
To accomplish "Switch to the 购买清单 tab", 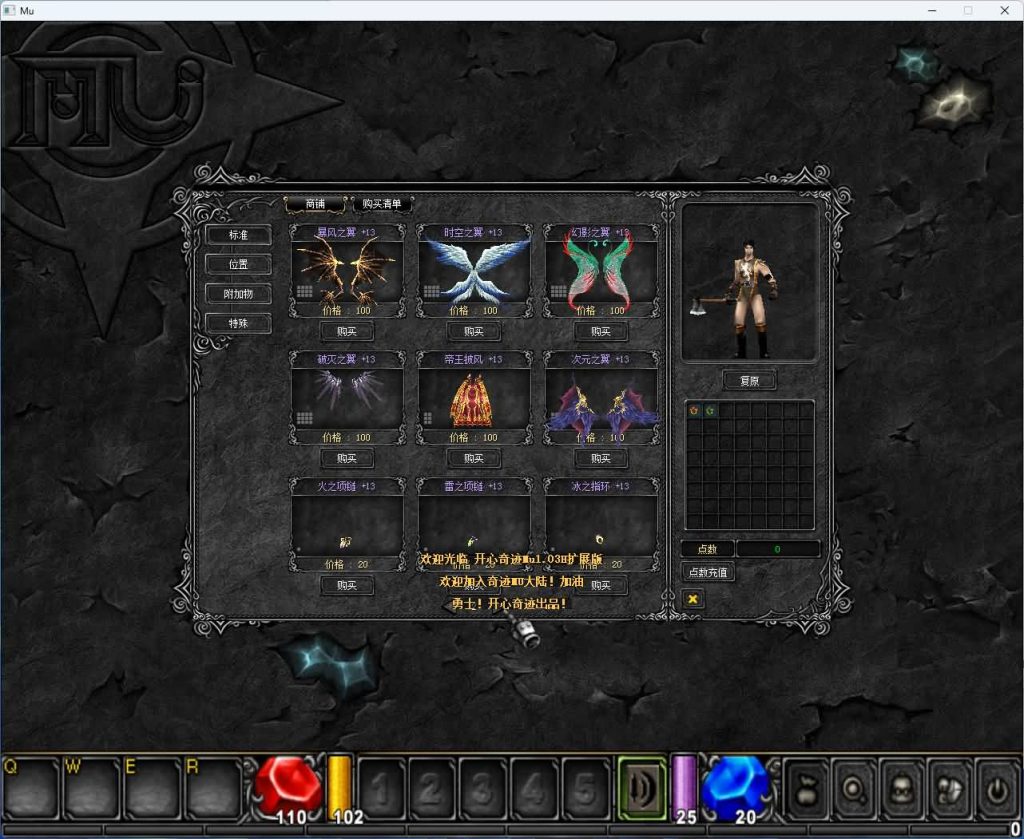I will tap(382, 204).
